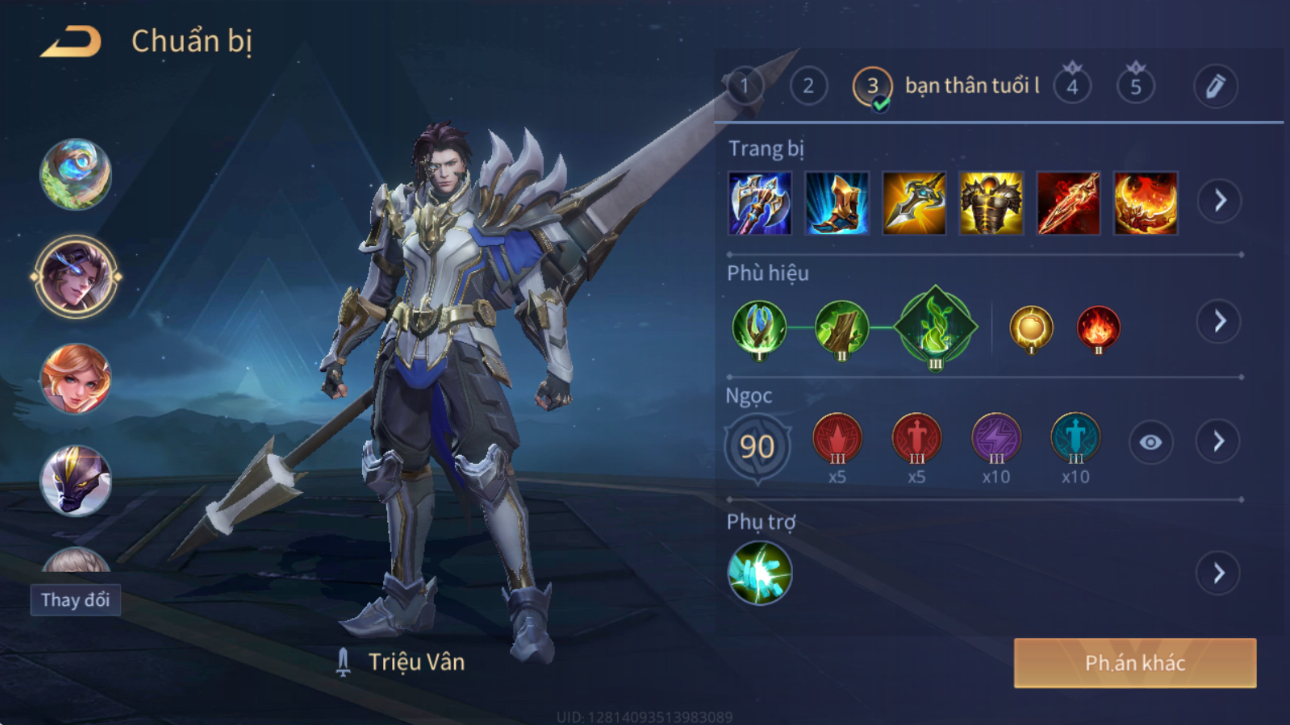This screenshot has height=725, width=1290.
Task: Select loadout preset 5
Action: point(1135,86)
